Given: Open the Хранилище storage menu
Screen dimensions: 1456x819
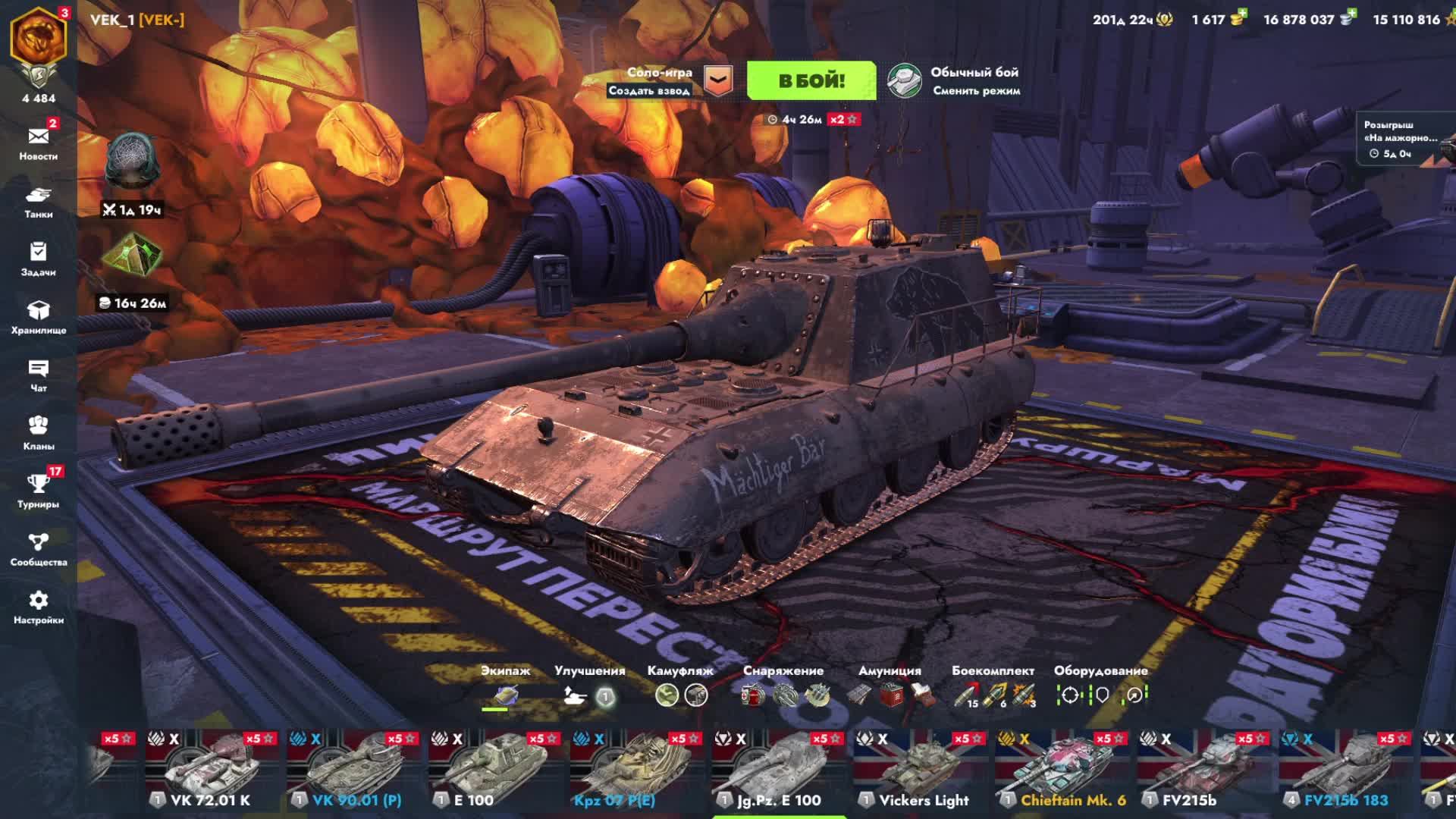Looking at the screenshot, I should point(38,317).
